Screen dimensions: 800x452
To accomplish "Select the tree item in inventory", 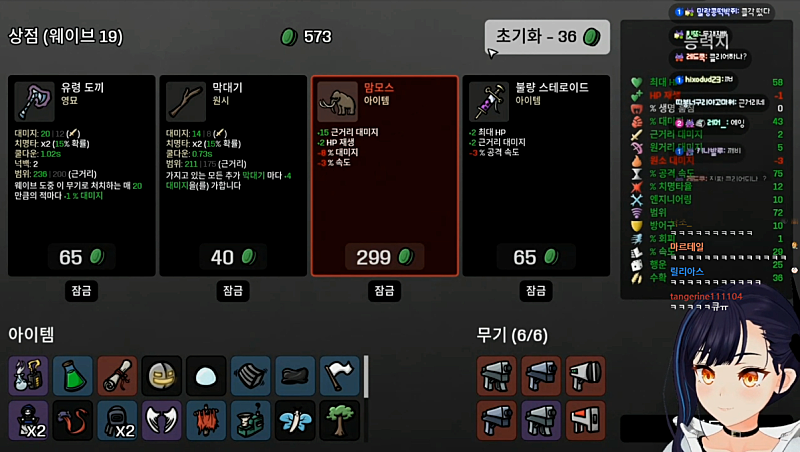I will coord(339,420).
